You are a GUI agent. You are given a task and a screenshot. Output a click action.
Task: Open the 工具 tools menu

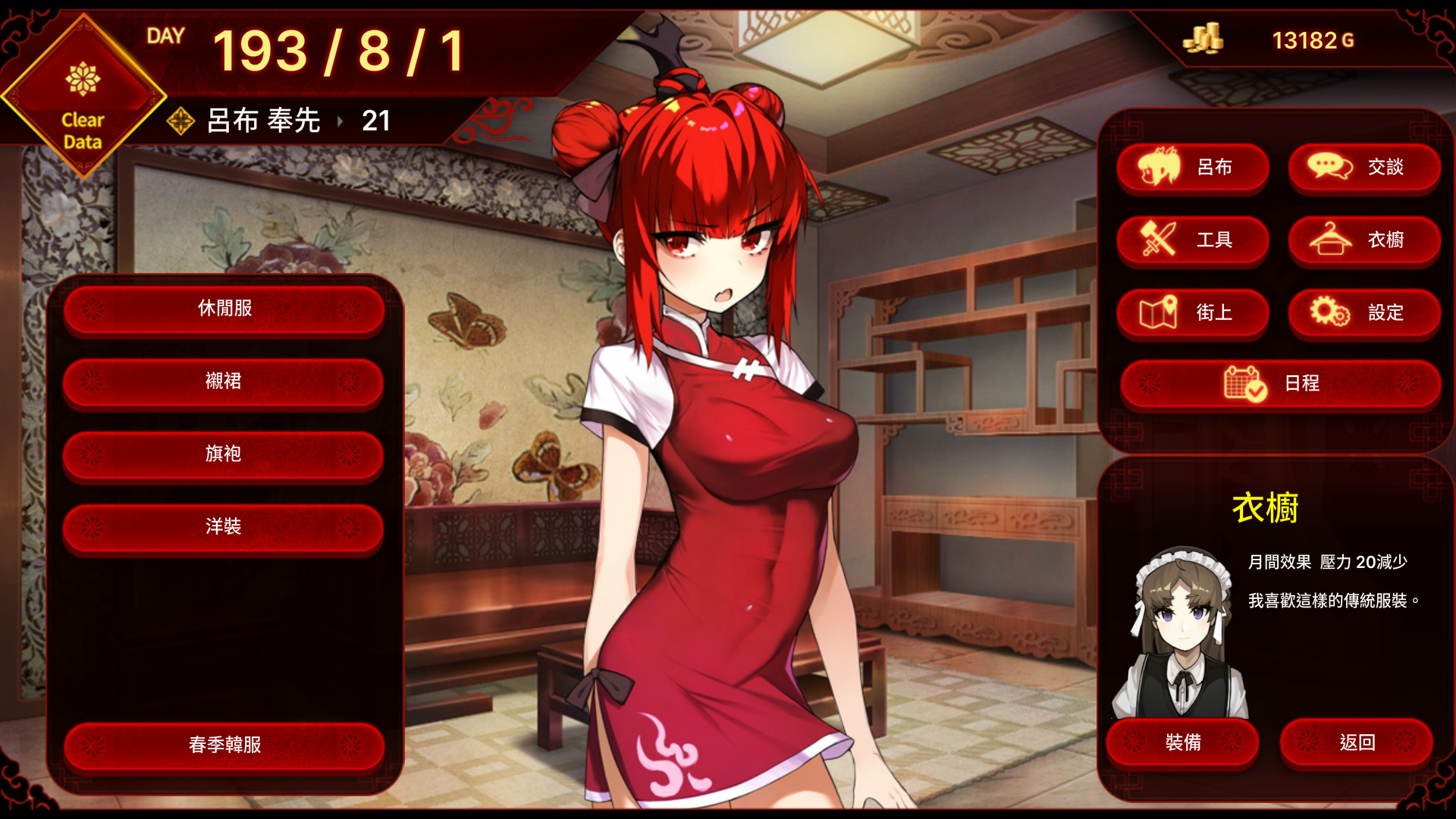(x=1193, y=240)
